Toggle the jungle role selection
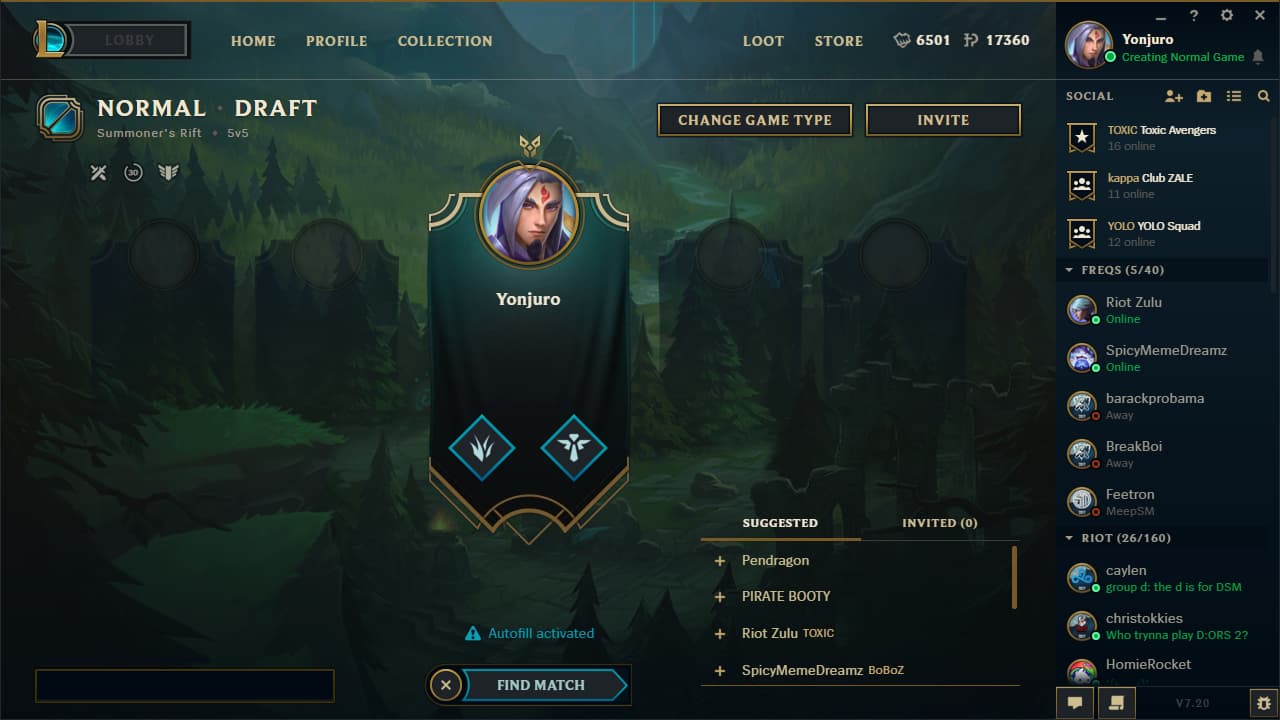The width and height of the screenshot is (1280, 720). tap(481, 449)
